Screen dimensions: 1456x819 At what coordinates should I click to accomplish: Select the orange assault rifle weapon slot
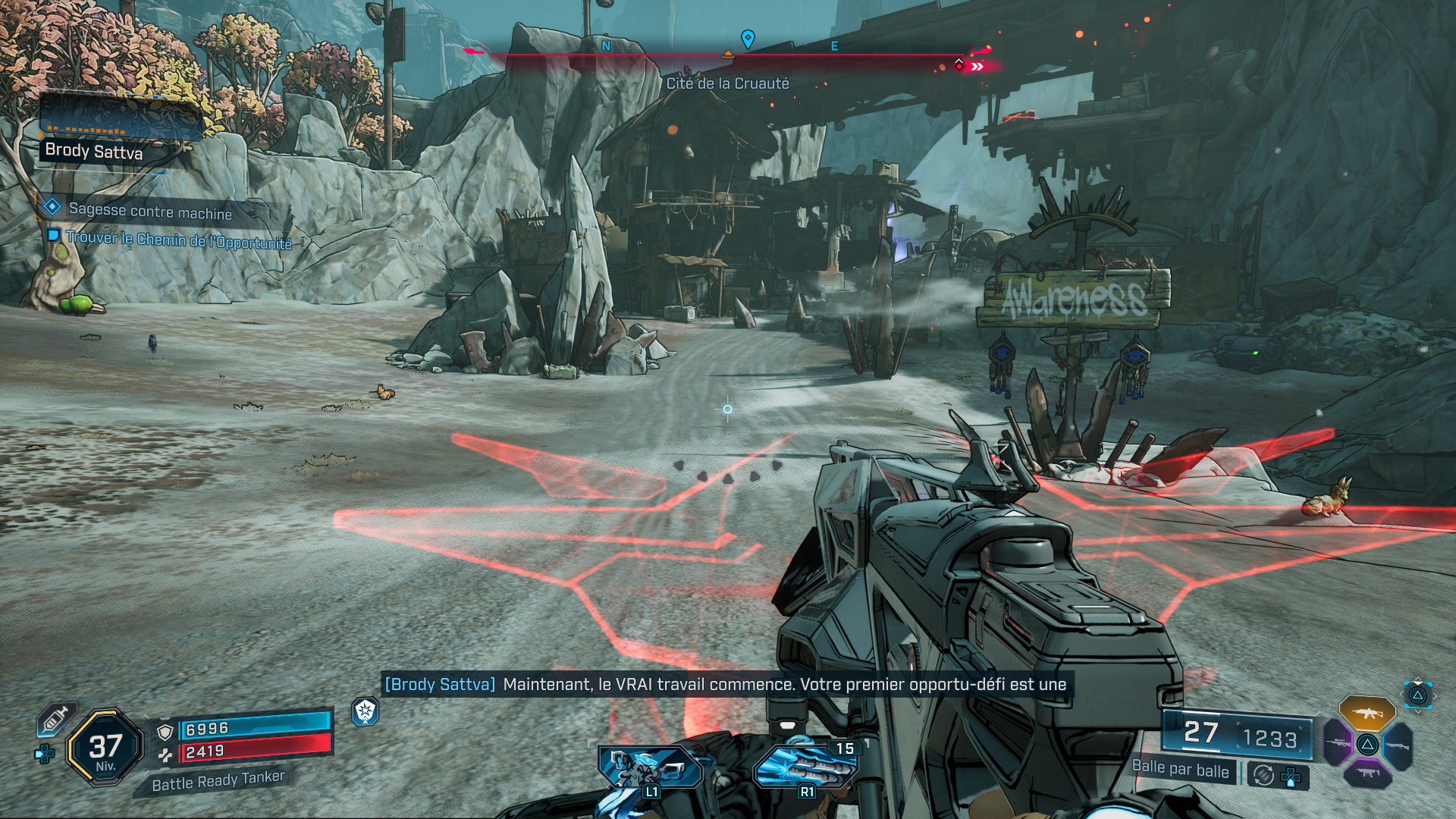point(1367,713)
